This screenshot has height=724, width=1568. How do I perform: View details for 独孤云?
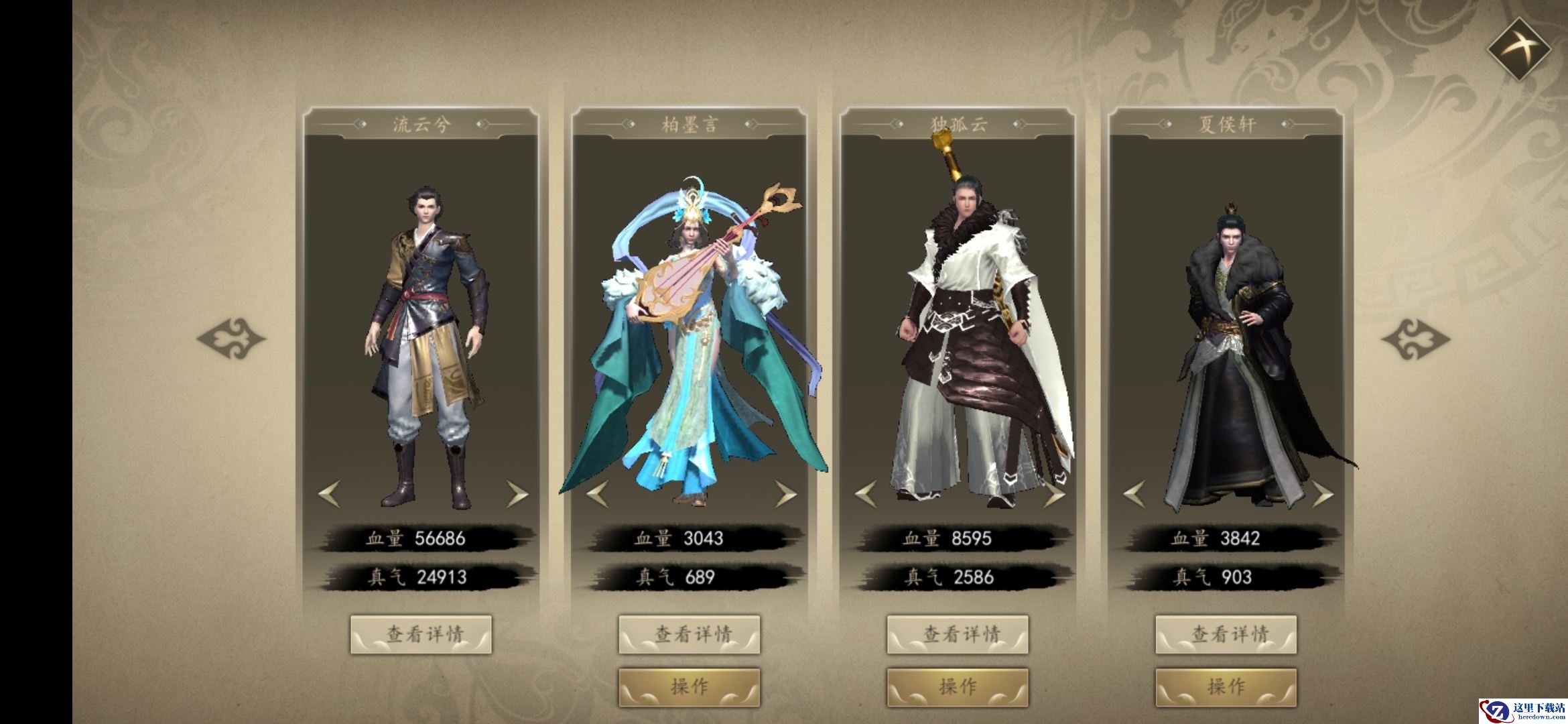click(958, 634)
